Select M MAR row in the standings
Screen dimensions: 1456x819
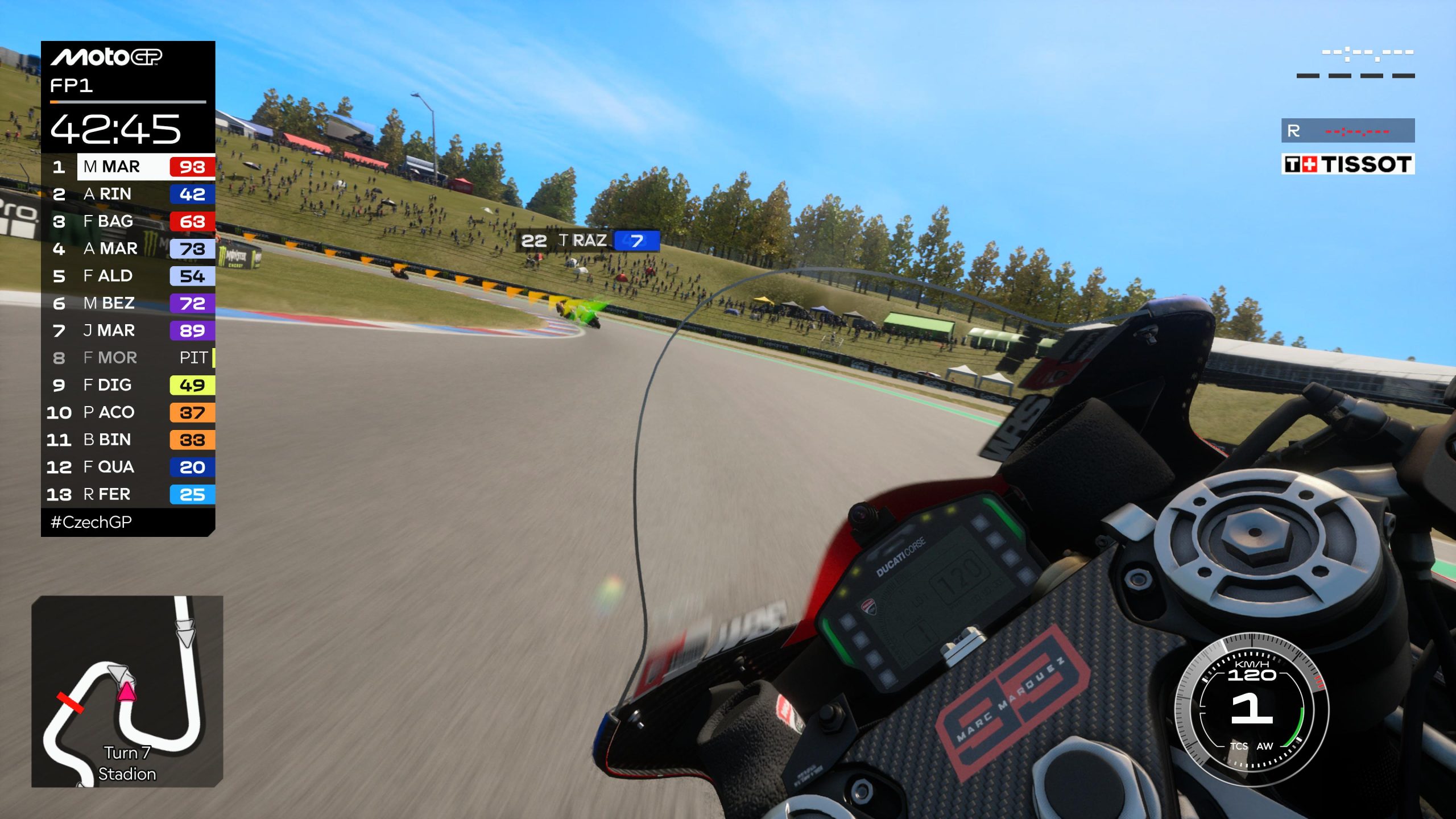pyautogui.click(x=129, y=167)
